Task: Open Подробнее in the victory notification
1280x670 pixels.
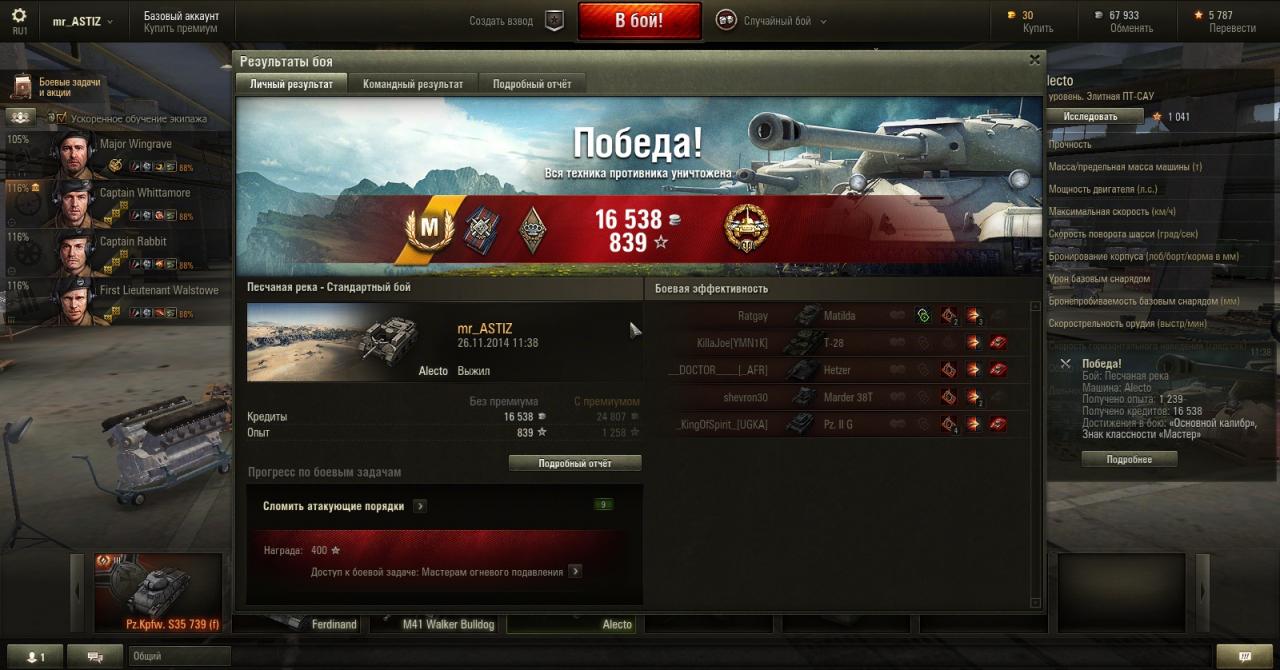Action: click(1128, 460)
